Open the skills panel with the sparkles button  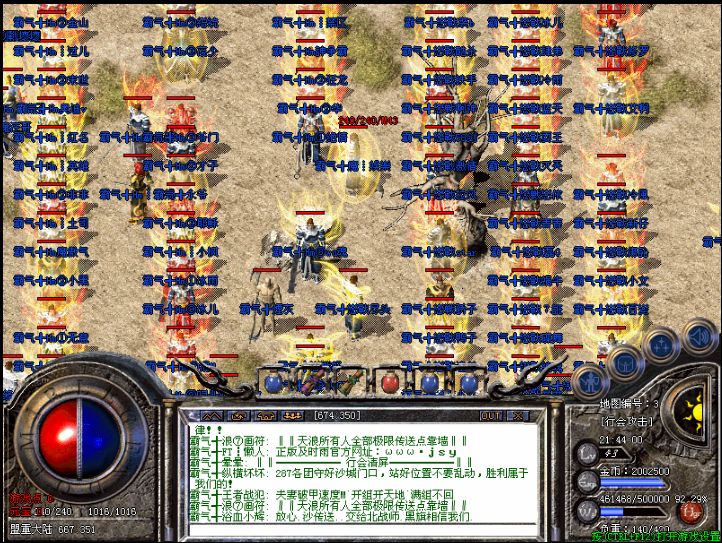click(661, 345)
